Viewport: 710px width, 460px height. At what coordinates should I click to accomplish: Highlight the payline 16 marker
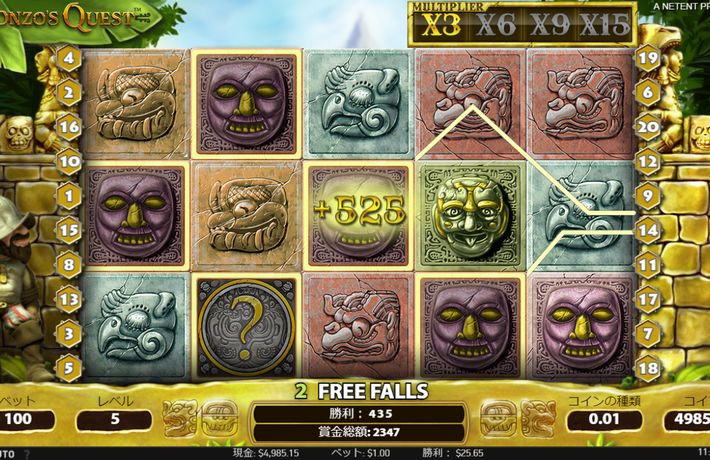[x=70, y=127]
